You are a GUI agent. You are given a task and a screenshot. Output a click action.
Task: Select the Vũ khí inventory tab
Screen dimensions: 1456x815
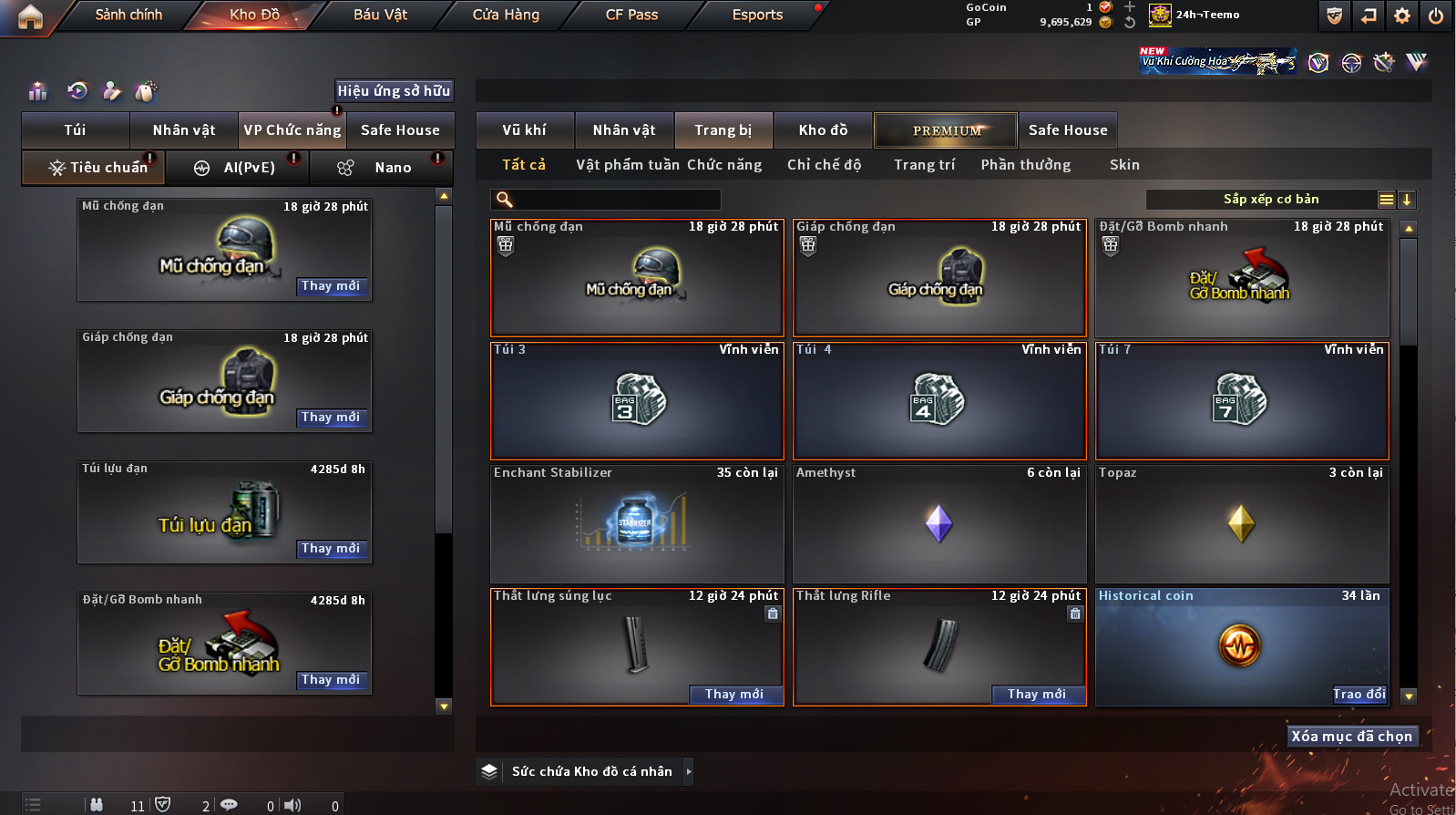525,130
